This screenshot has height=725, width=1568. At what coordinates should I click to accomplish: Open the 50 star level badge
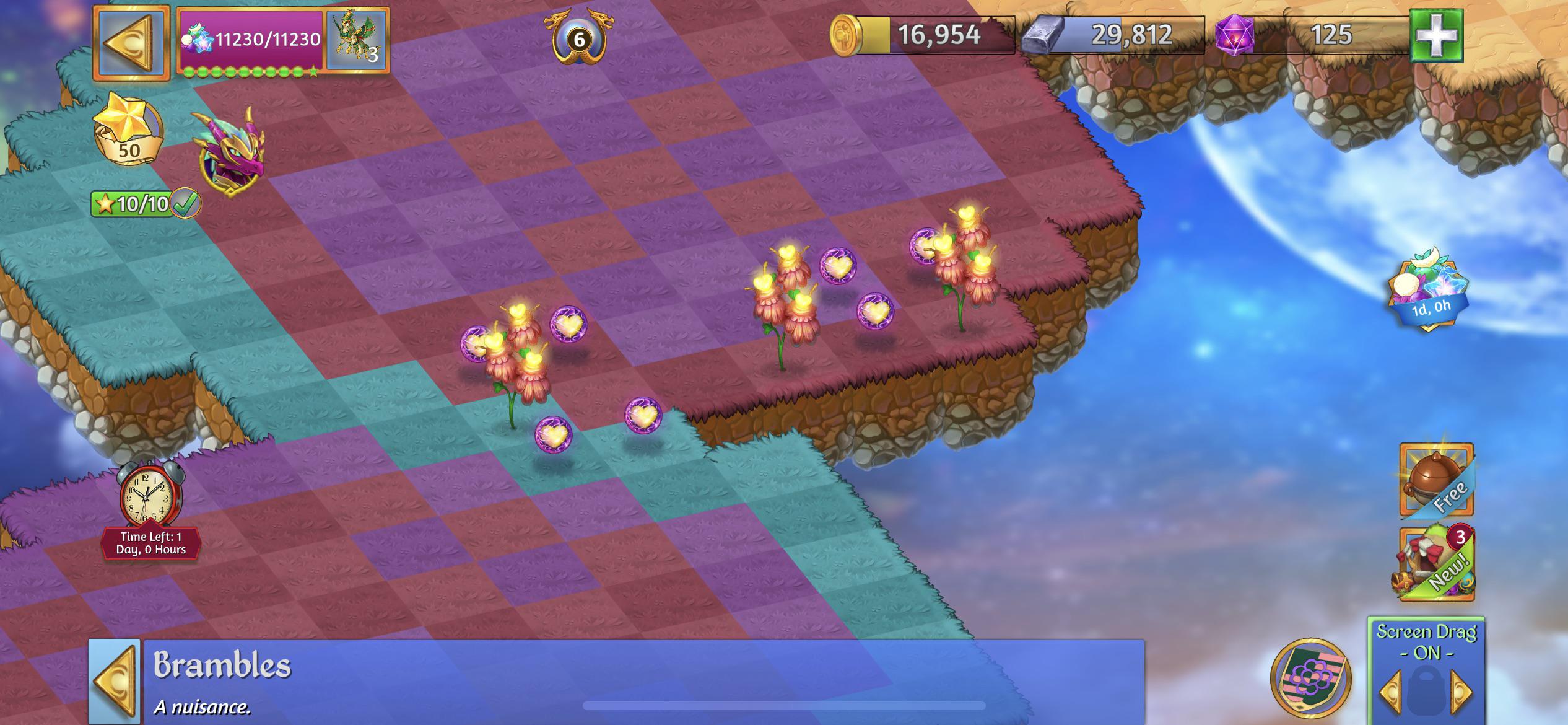[x=129, y=132]
